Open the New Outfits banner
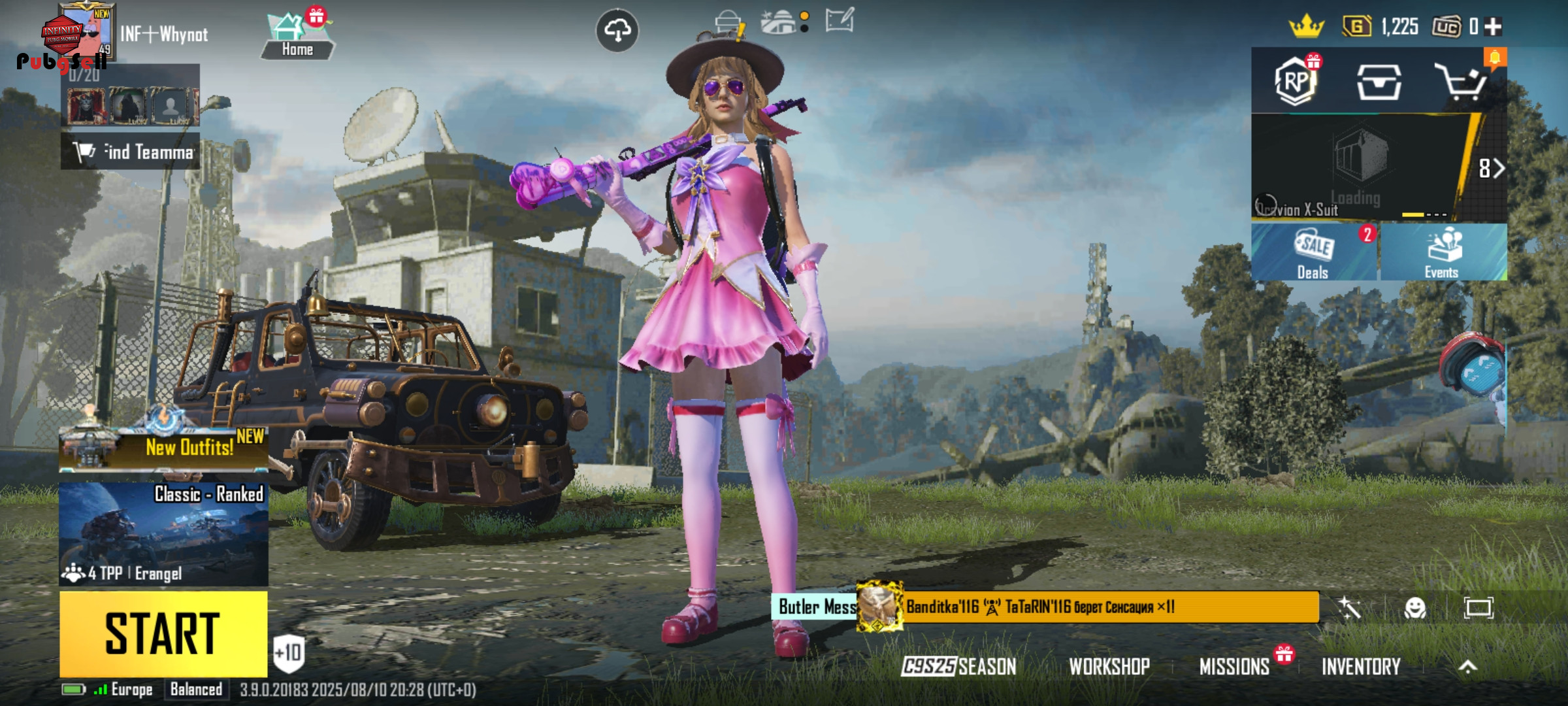 click(163, 448)
